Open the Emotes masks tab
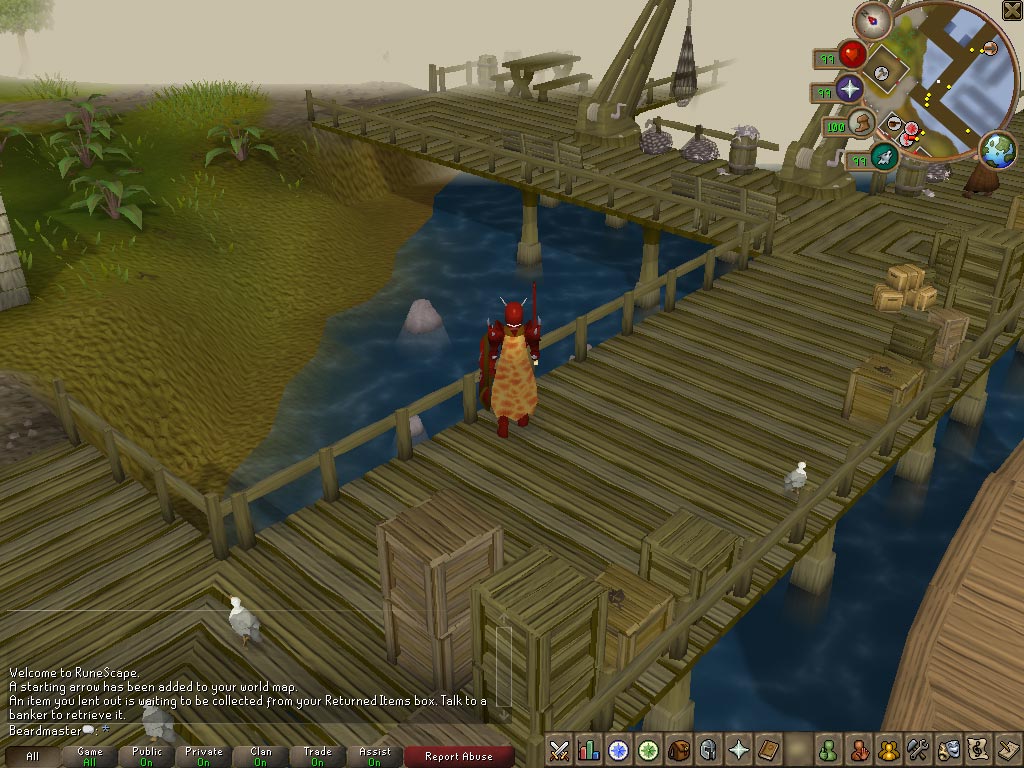The width and height of the screenshot is (1024, 768). coord(948,749)
